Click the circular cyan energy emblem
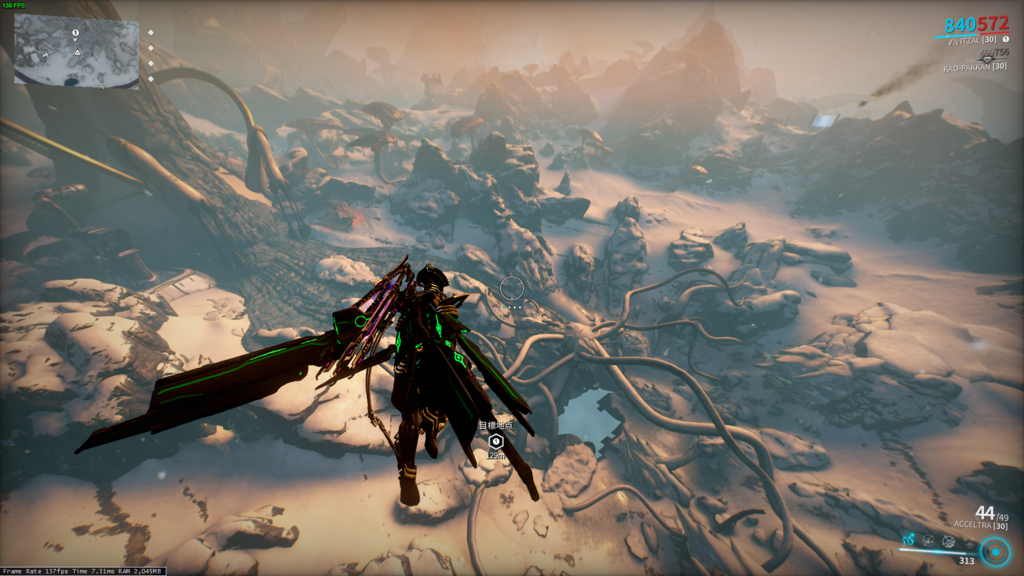The width and height of the screenshot is (1024, 576). [x=994, y=551]
